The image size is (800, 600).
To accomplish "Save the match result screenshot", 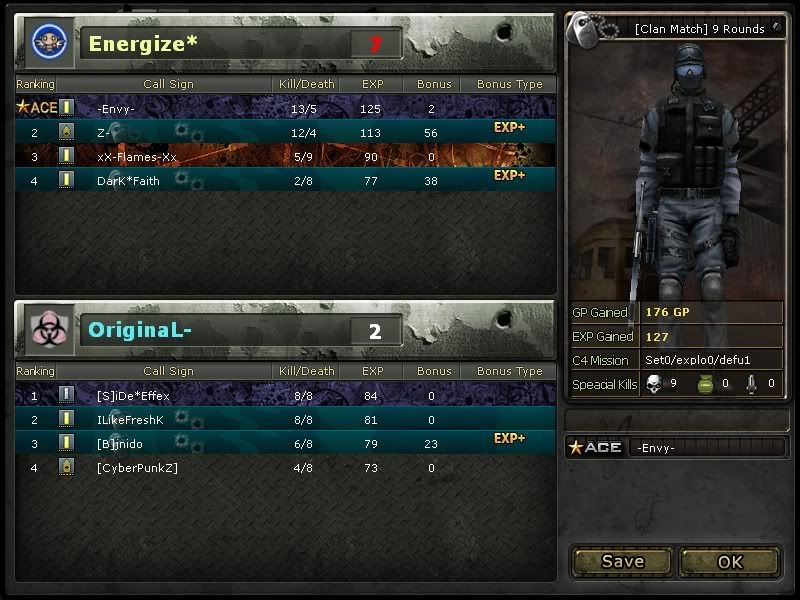I will pyautogui.click(x=622, y=561).
